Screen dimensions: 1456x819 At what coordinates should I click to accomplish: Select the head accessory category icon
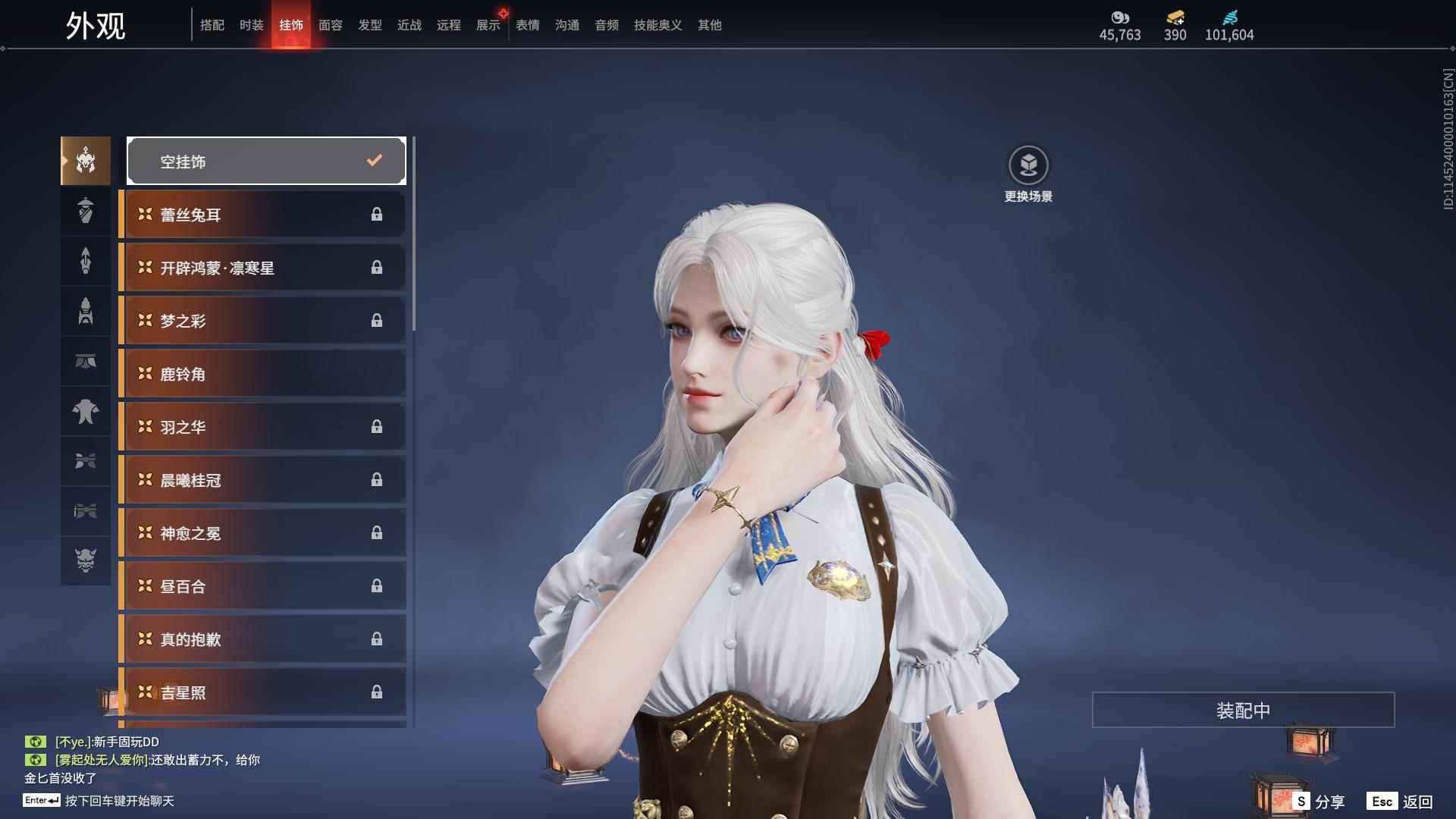point(86,161)
